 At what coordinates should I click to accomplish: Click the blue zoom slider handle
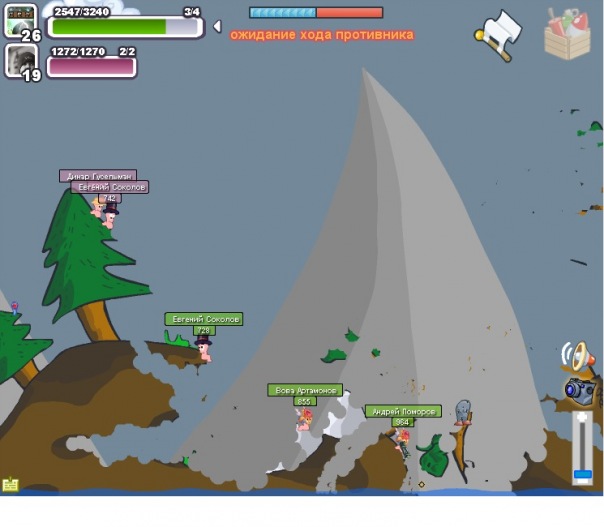582,474
